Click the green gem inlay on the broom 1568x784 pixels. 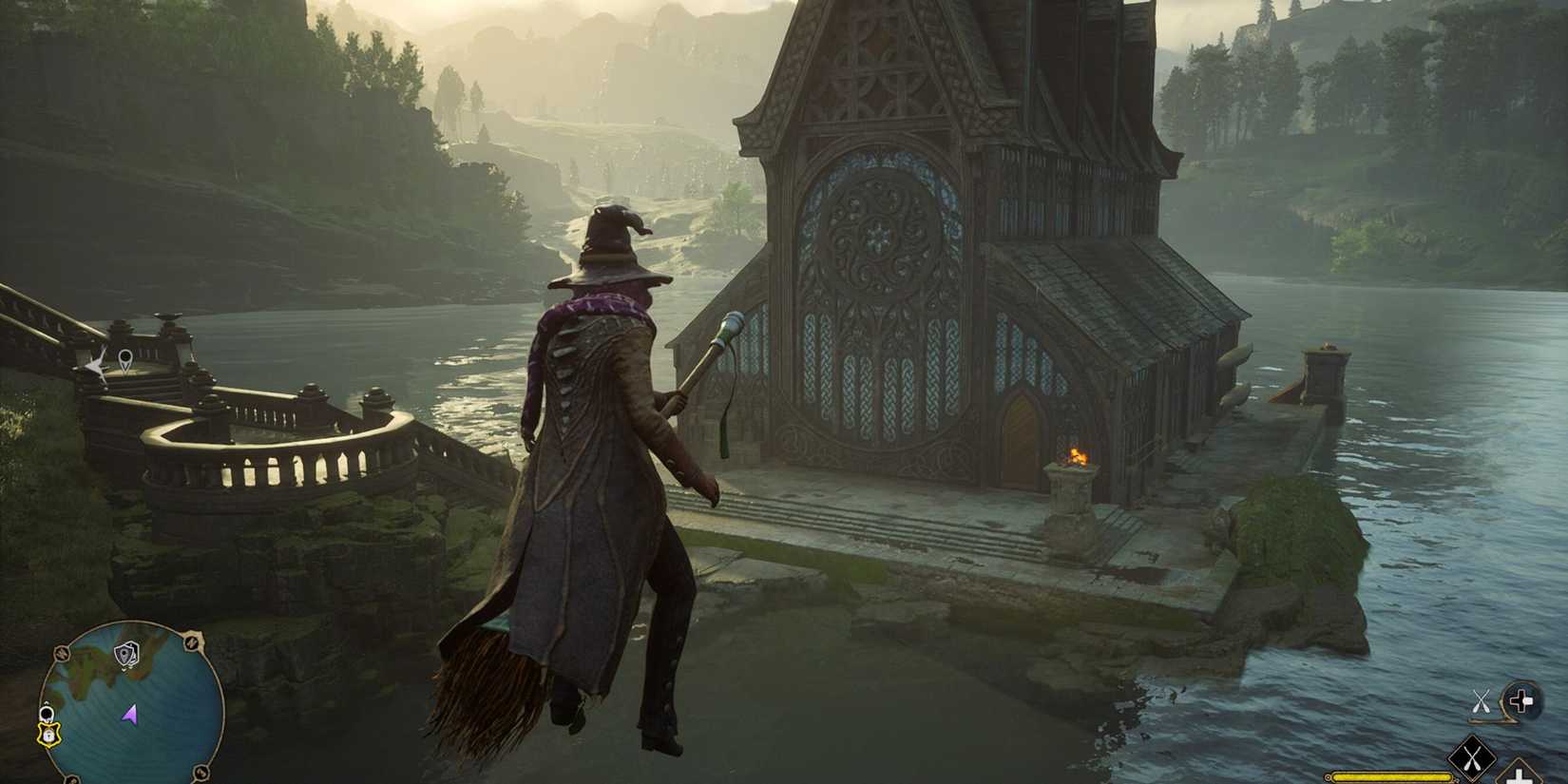(x=497, y=622)
